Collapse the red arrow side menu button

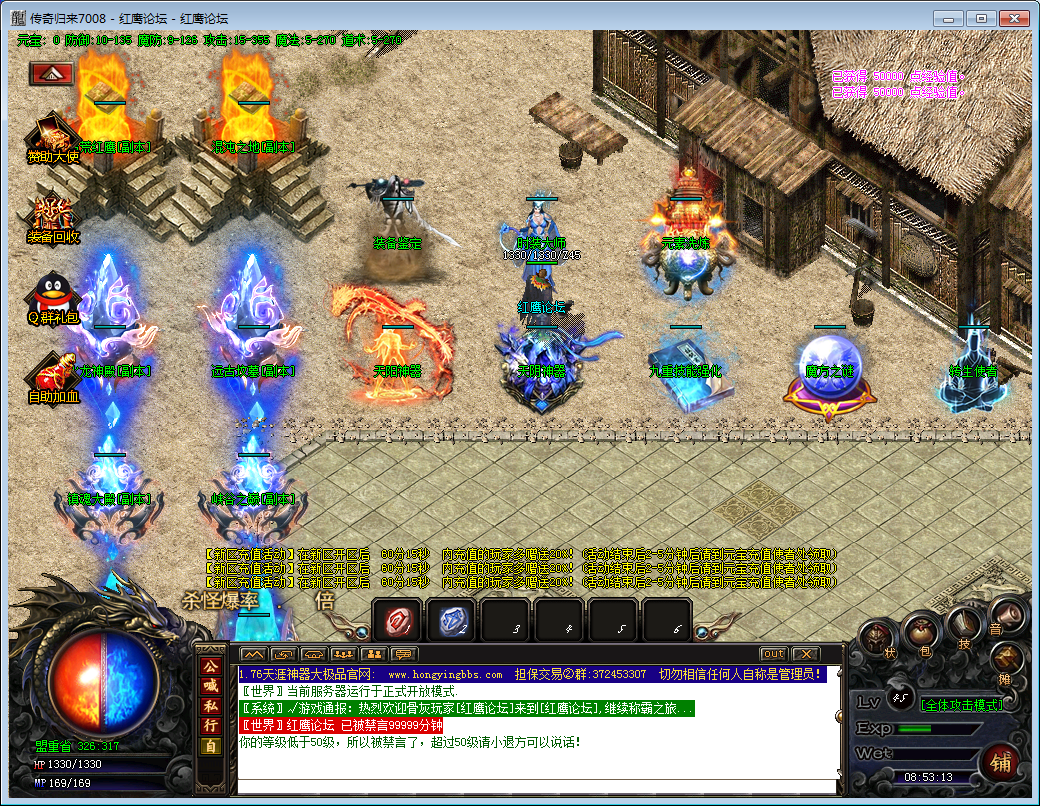50,73
